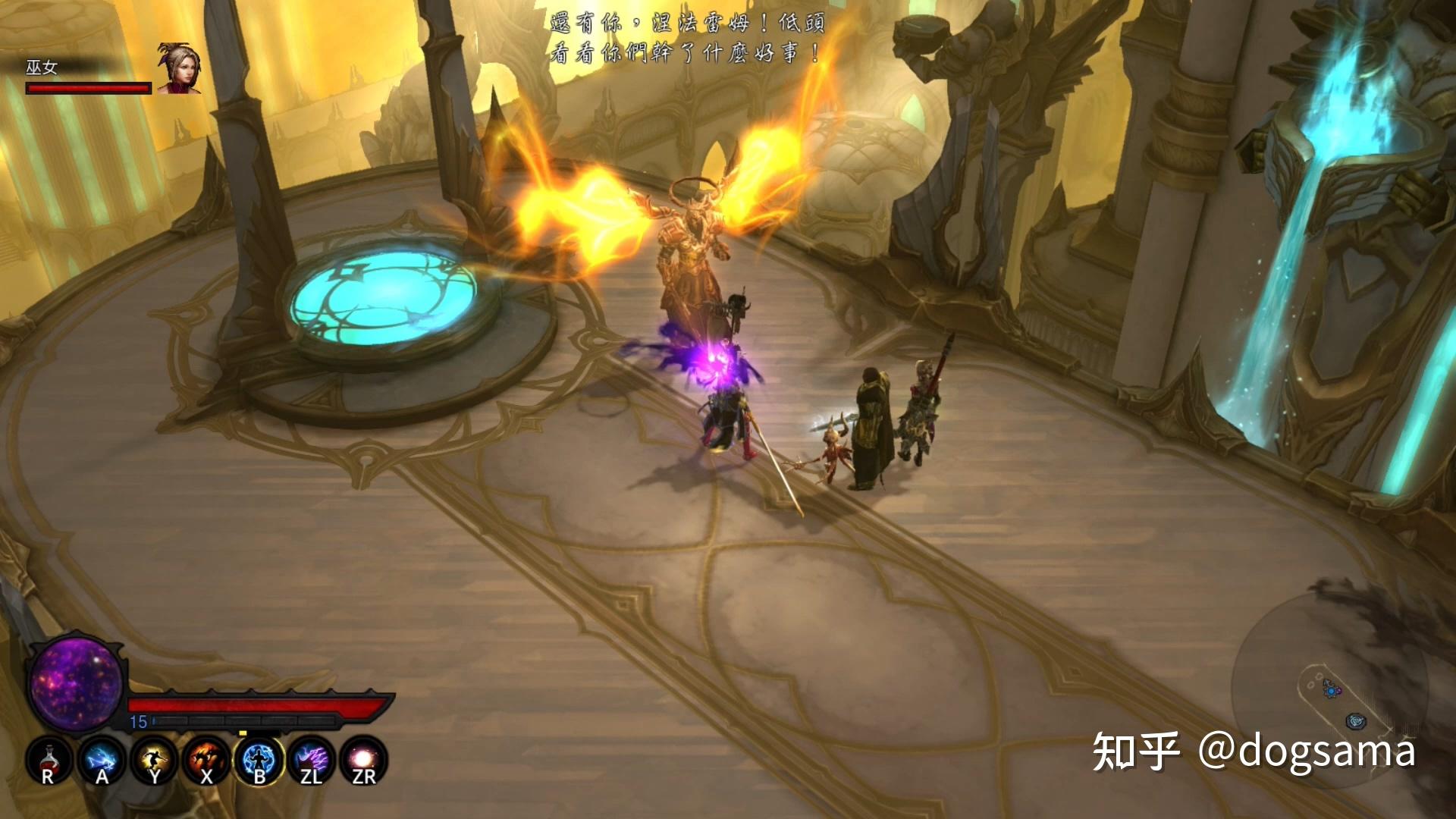Click the Enchantress follower portrait

click(x=179, y=68)
